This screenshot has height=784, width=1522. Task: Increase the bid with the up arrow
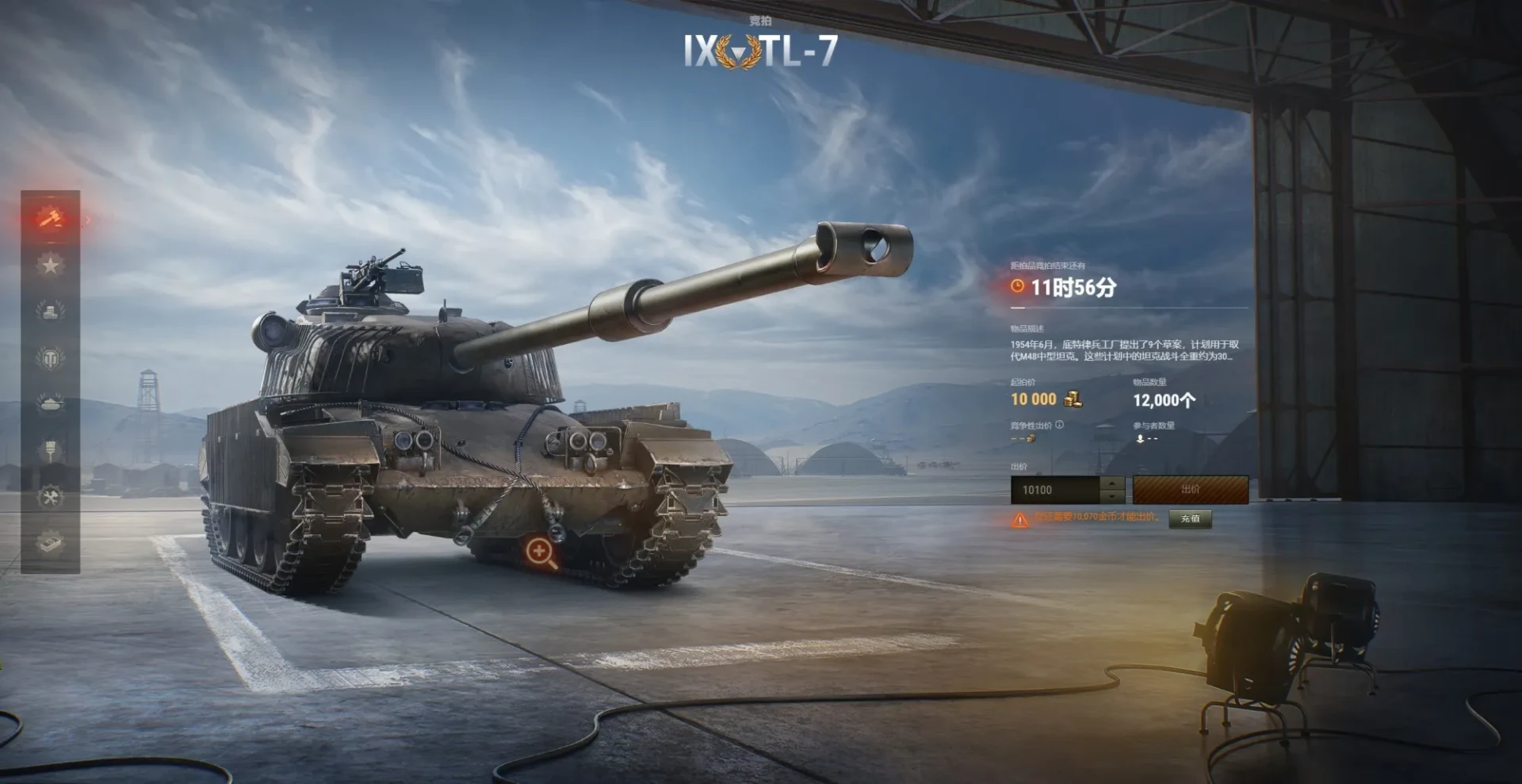(1113, 484)
